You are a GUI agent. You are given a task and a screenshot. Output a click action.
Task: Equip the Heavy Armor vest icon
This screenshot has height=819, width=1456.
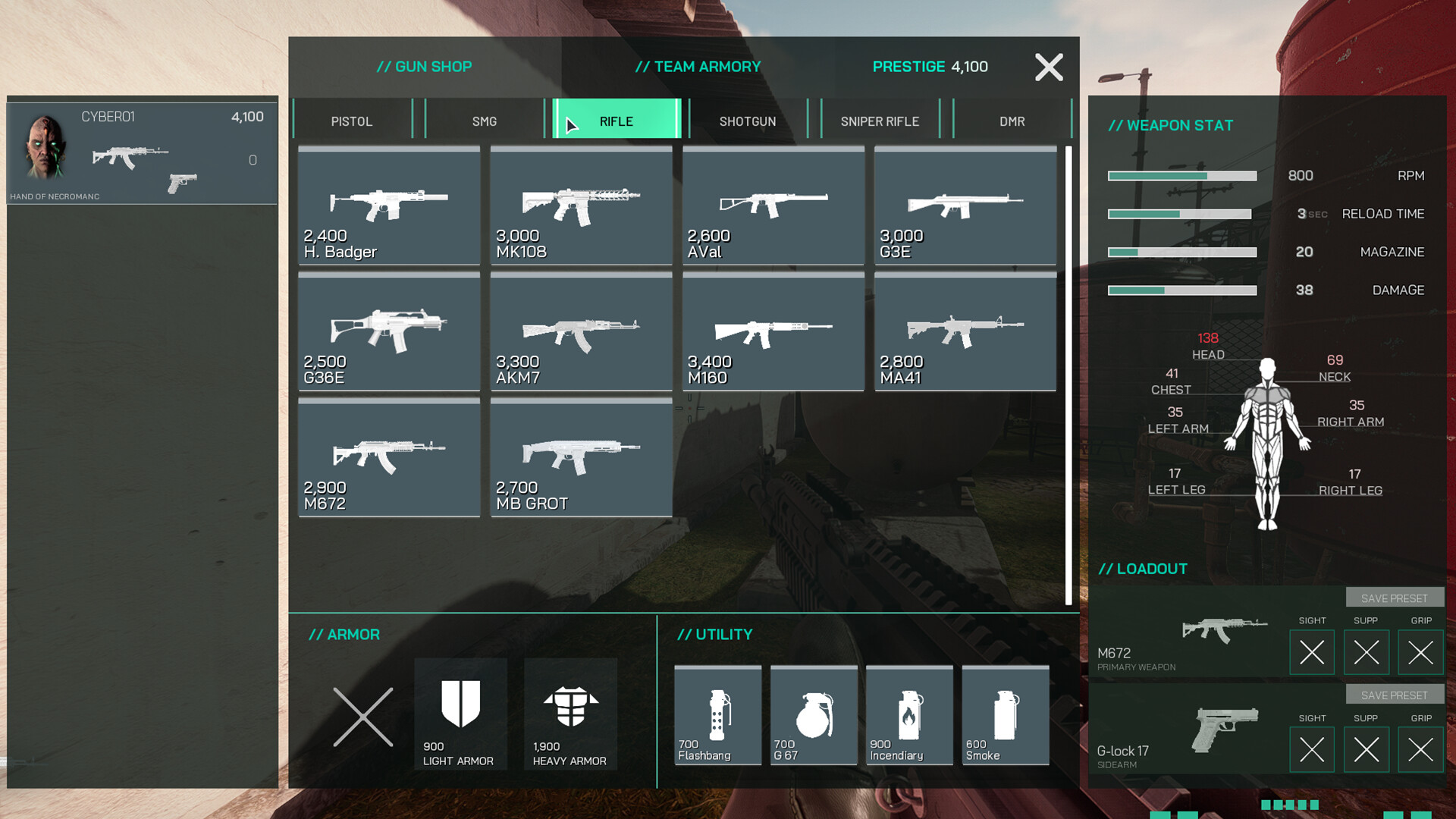570,713
